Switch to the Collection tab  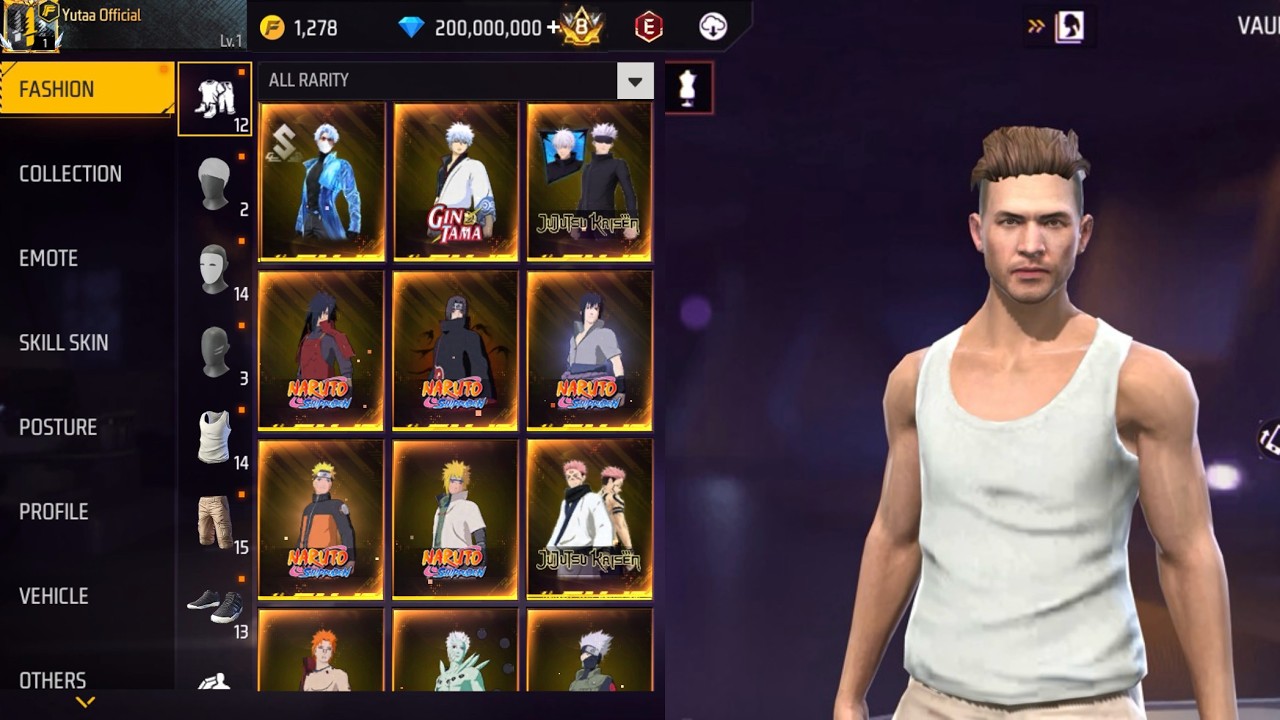pyautogui.click(x=70, y=174)
